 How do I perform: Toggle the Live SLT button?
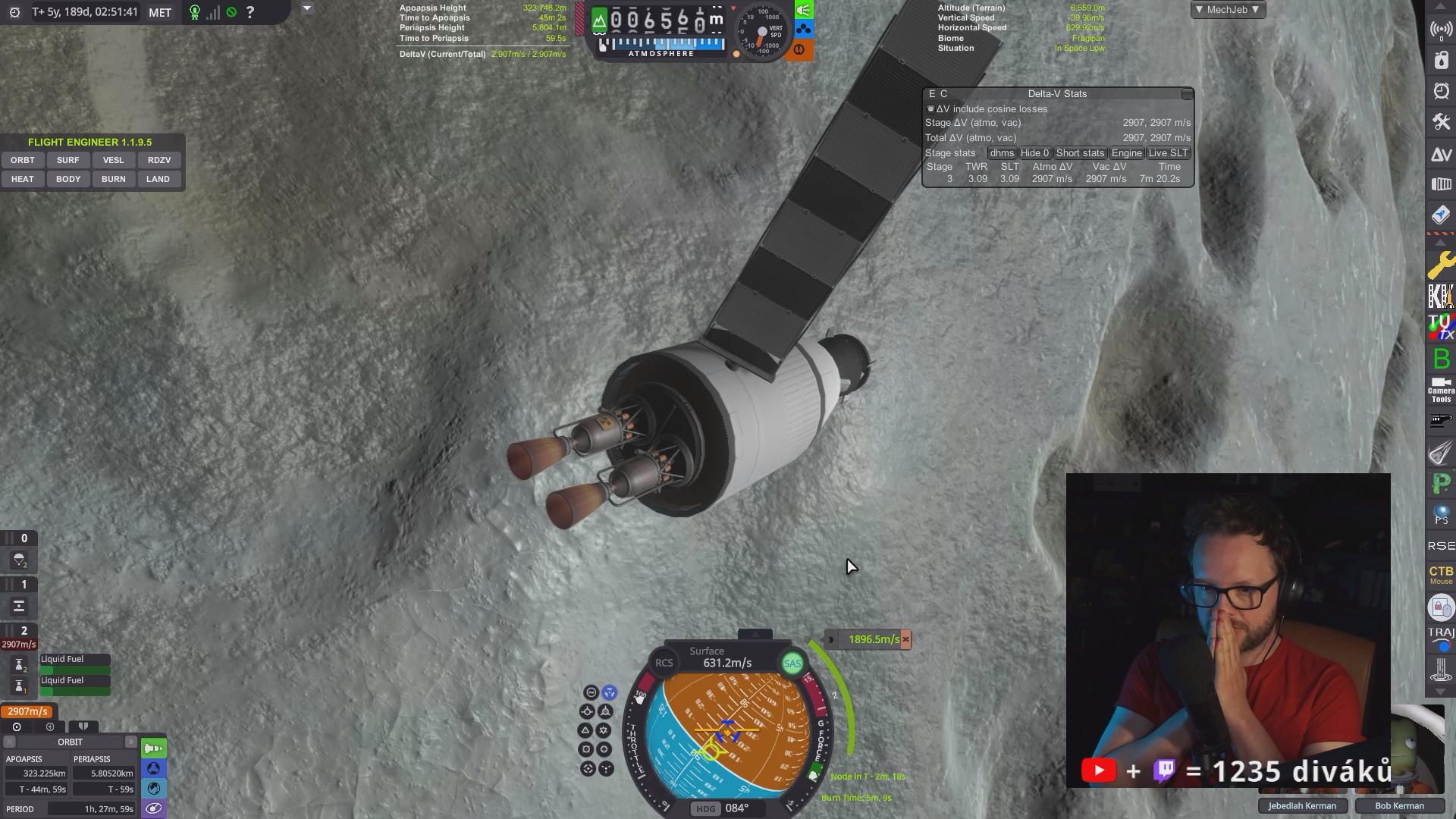pos(1168,153)
